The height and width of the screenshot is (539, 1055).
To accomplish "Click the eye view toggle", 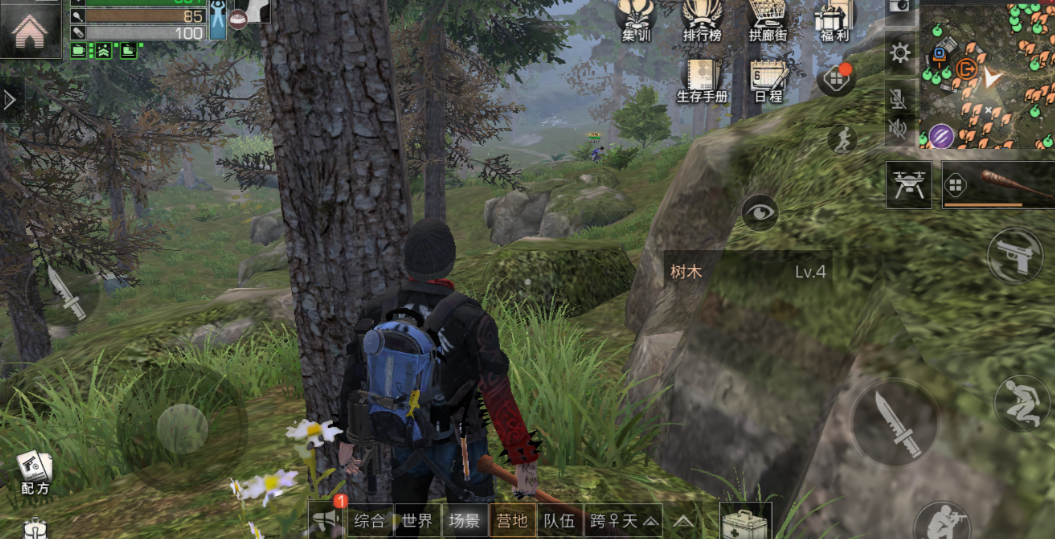I will 760,212.
